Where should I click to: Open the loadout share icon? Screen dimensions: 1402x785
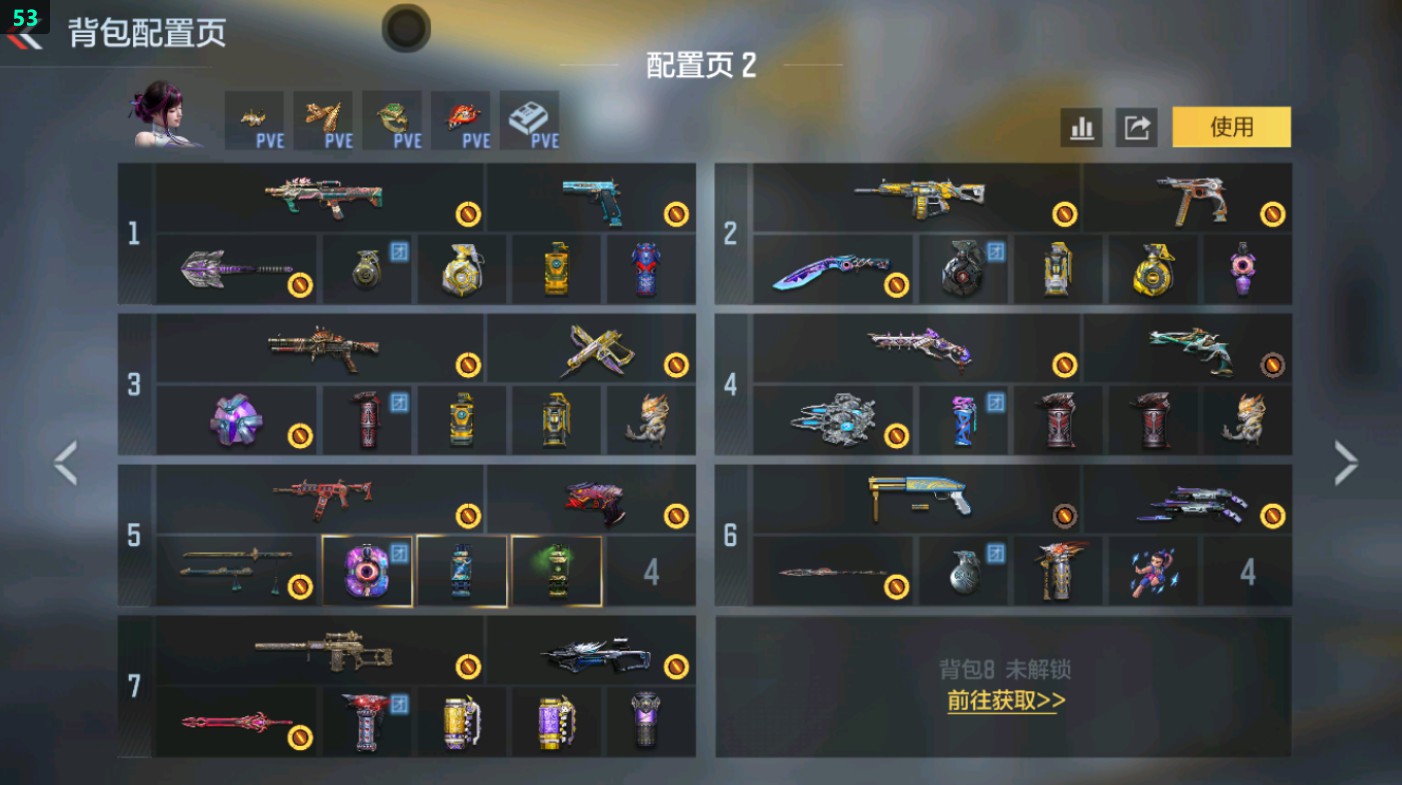click(1136, 128)
